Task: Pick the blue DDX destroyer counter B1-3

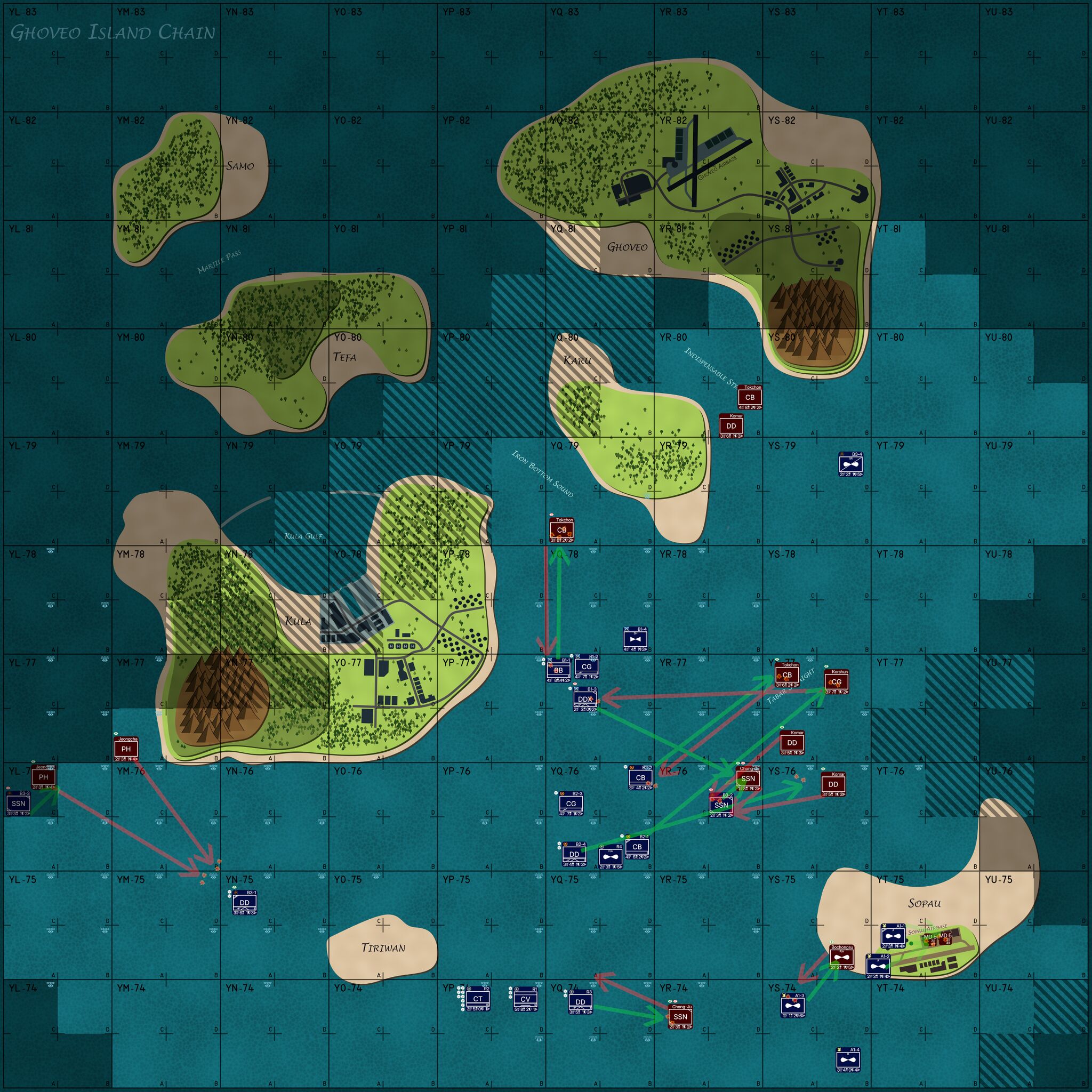Action: [x=585, y=700]
